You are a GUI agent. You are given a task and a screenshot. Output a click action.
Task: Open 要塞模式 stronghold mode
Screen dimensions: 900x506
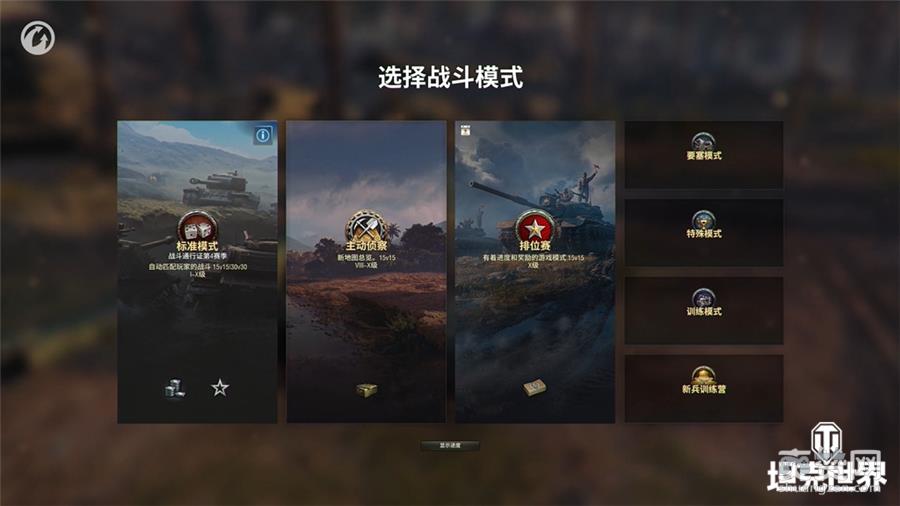[x=704, y=155]
